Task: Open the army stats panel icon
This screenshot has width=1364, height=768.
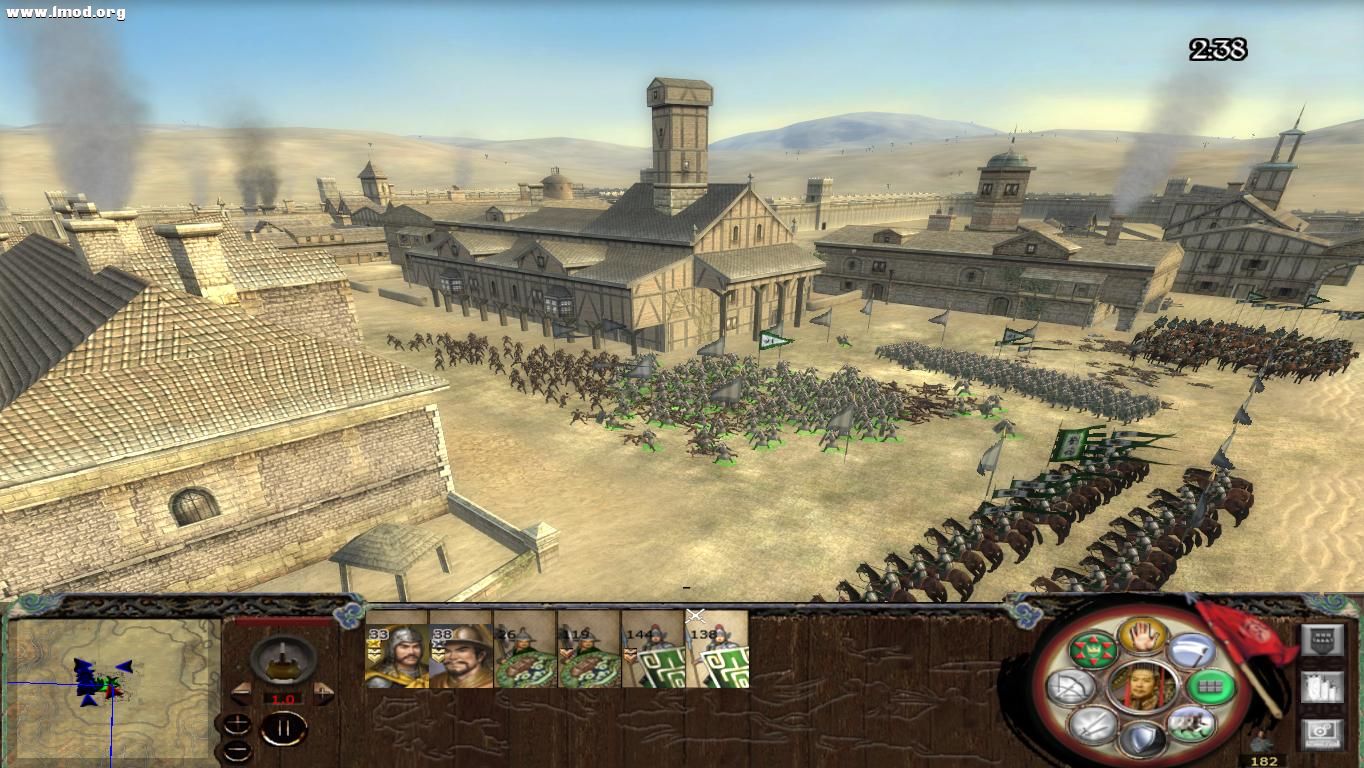Action: pyautogui.click(x=1322, y=688)
